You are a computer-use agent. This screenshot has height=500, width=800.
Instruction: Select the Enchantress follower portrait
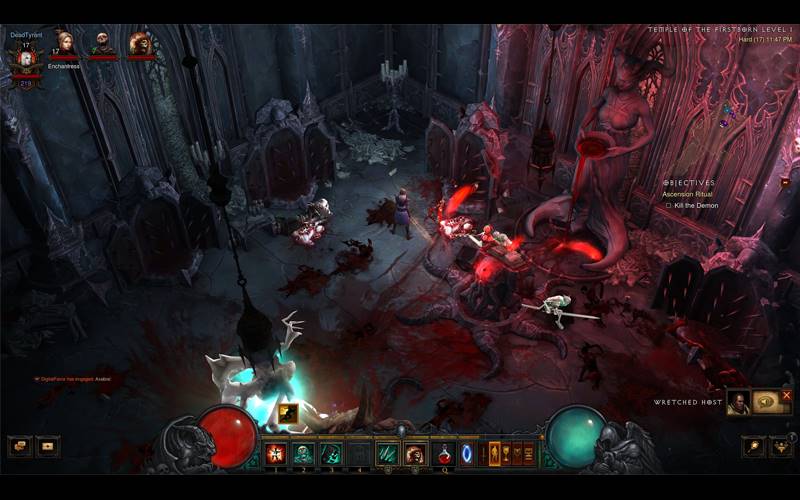click(65, 43)
